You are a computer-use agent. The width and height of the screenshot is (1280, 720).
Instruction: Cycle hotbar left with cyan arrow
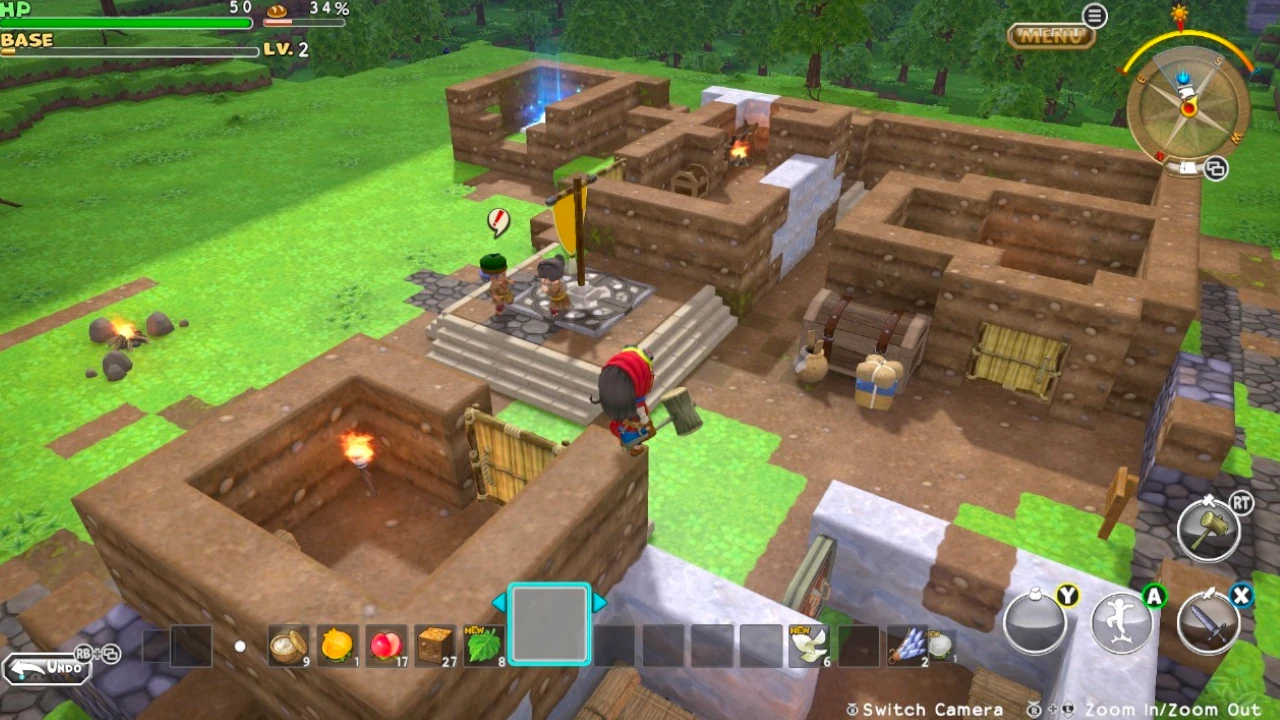pyautogui.click(x=498, y=602)
